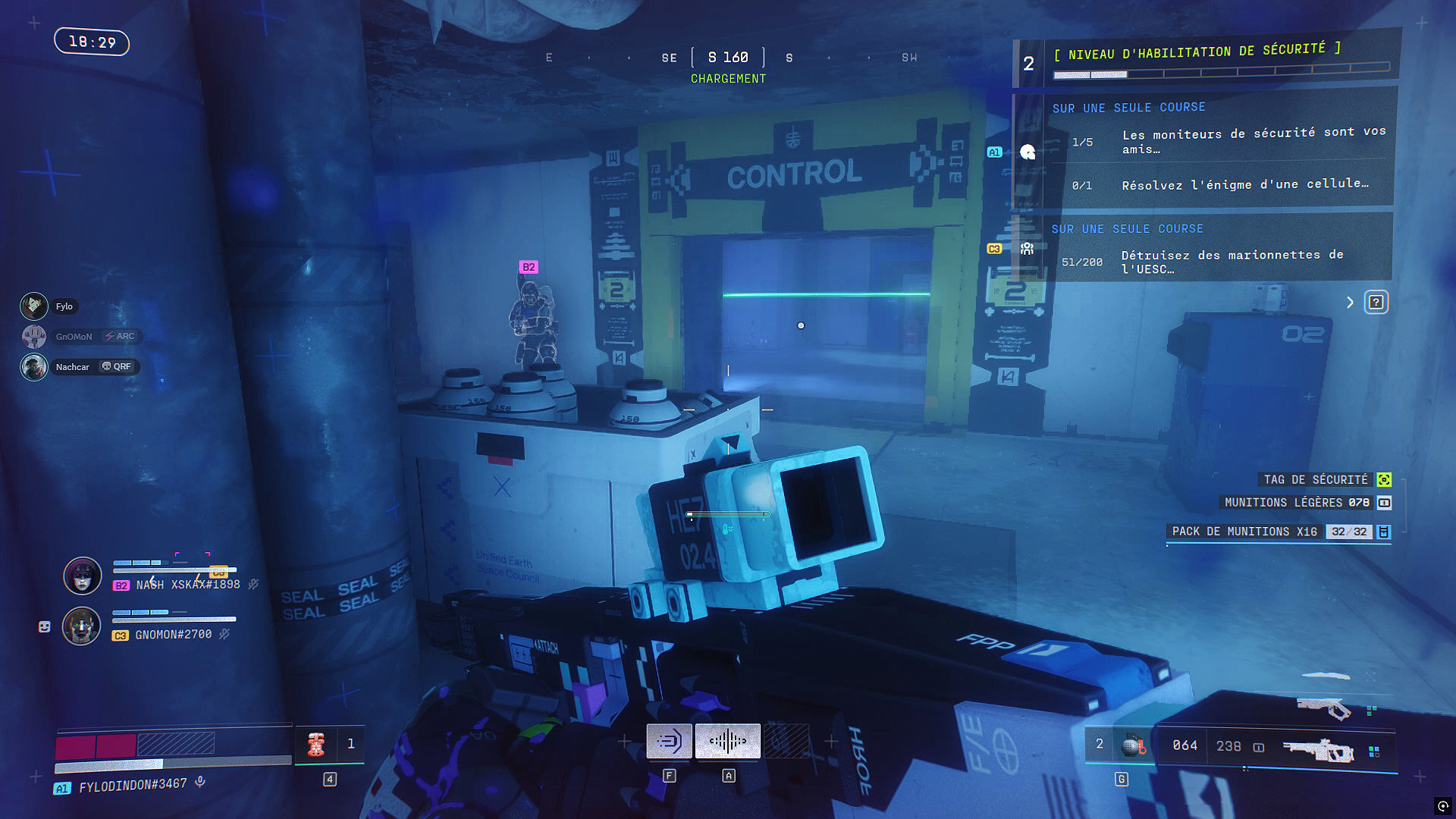
Task: Select the grenade slot
Action: tap(1132, 746)
